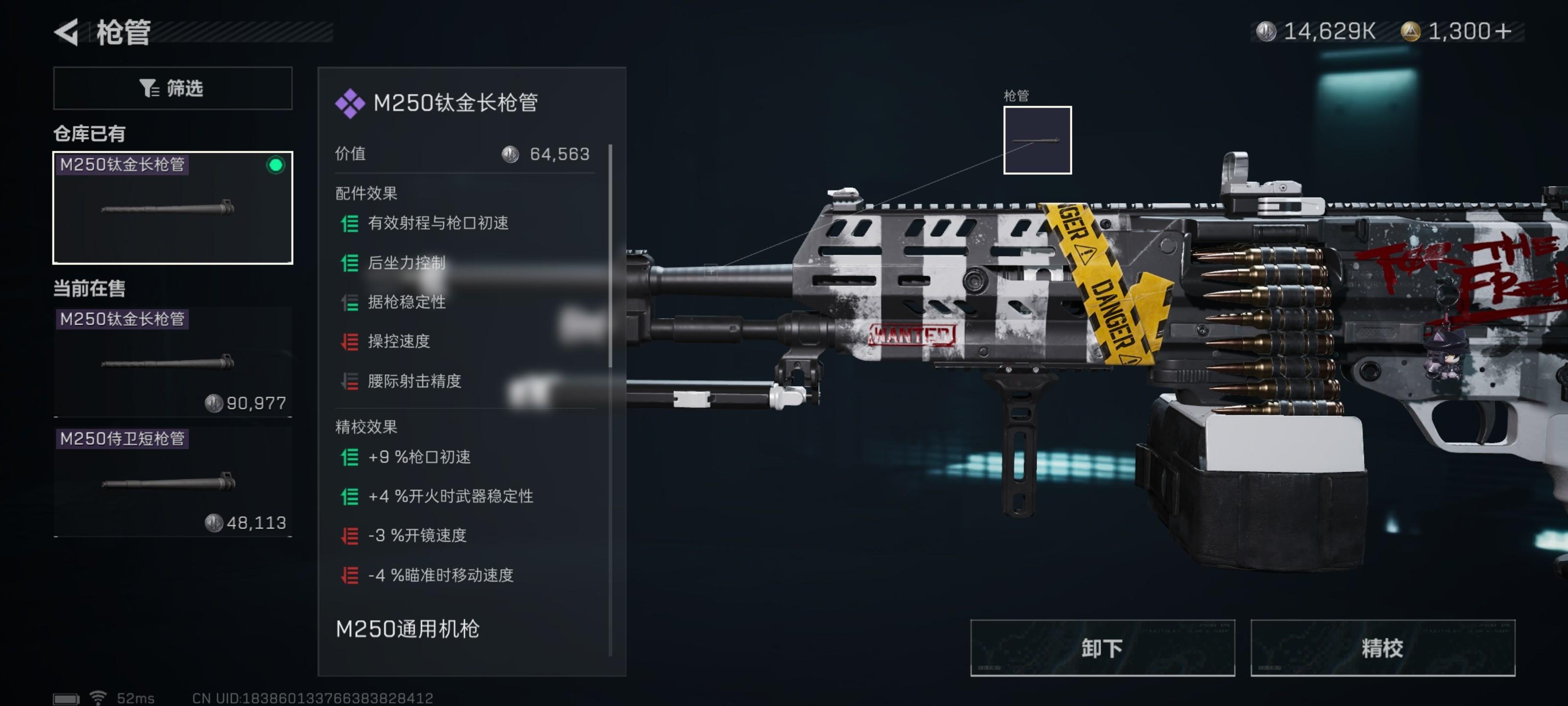Image resolution: width=1568 pixels, height=706 pixels.
Task: Go back using the arrow beside 枪管
Action: tap(67, 32)
